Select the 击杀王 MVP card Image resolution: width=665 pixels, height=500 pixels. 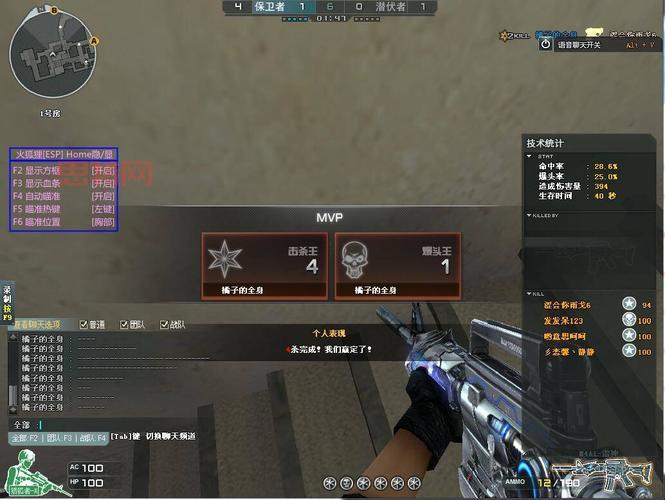[x=264, y=265]
